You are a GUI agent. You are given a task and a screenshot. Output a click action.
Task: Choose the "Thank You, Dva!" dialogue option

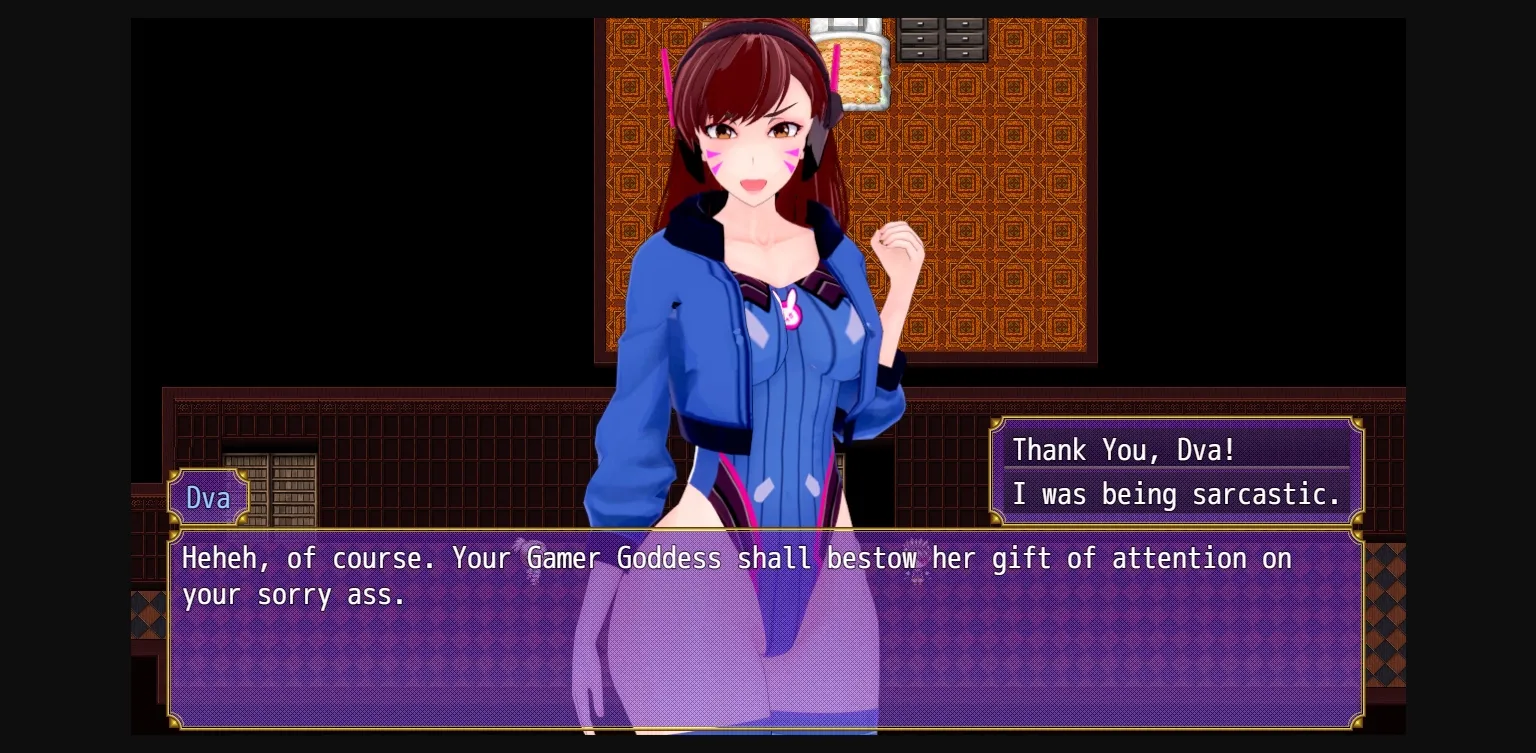1122,450
